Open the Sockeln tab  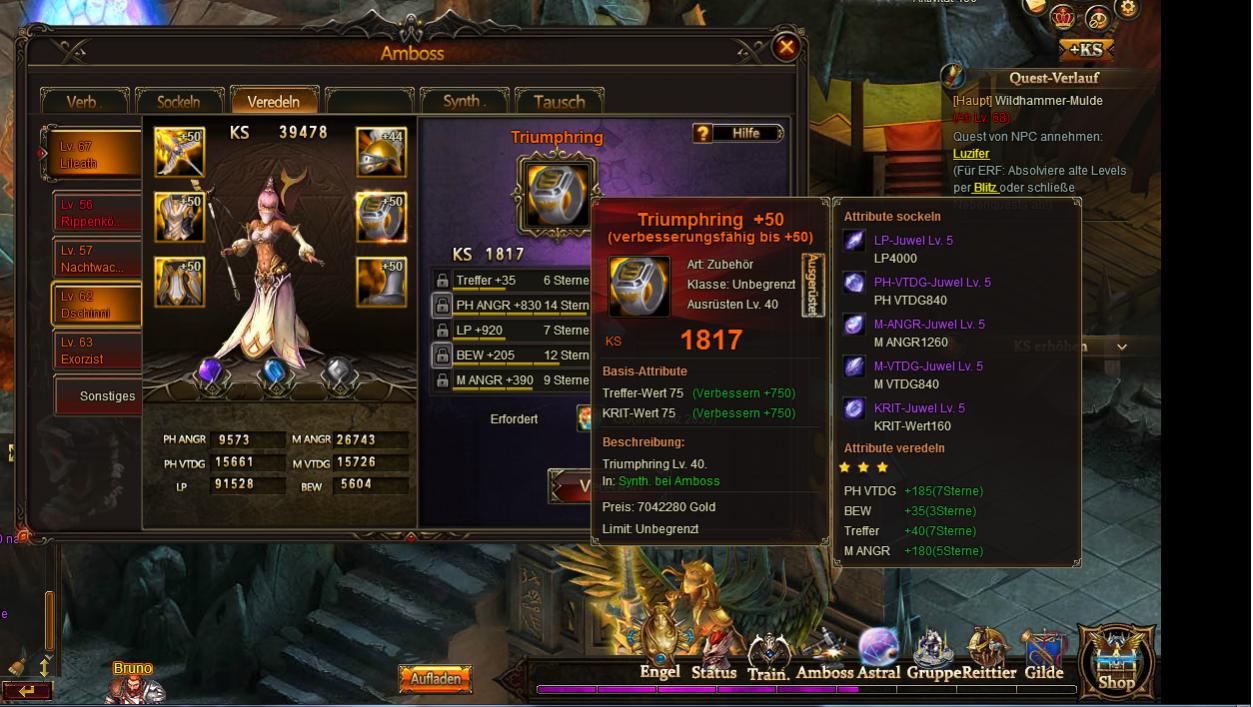tap(179, 101)
